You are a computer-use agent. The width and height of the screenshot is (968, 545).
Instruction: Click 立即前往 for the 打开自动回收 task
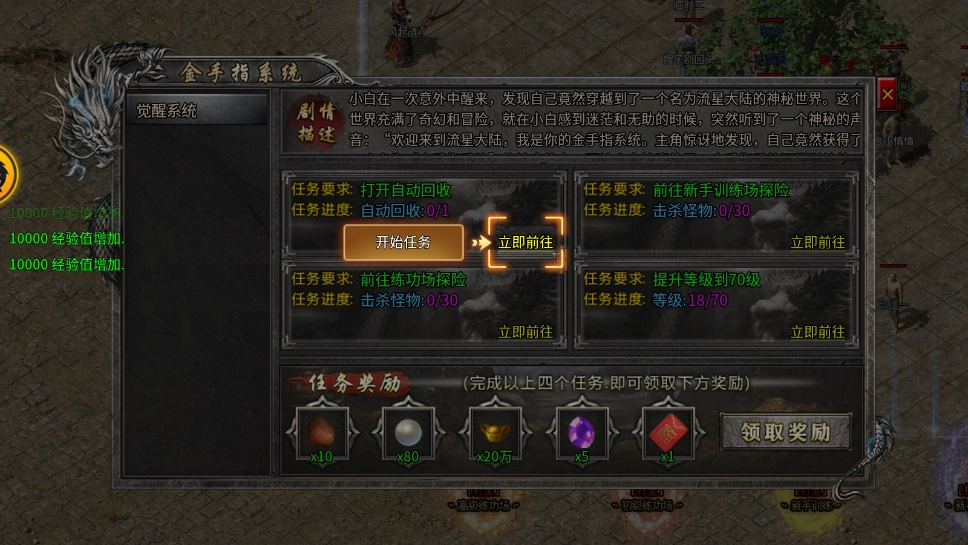526,242
